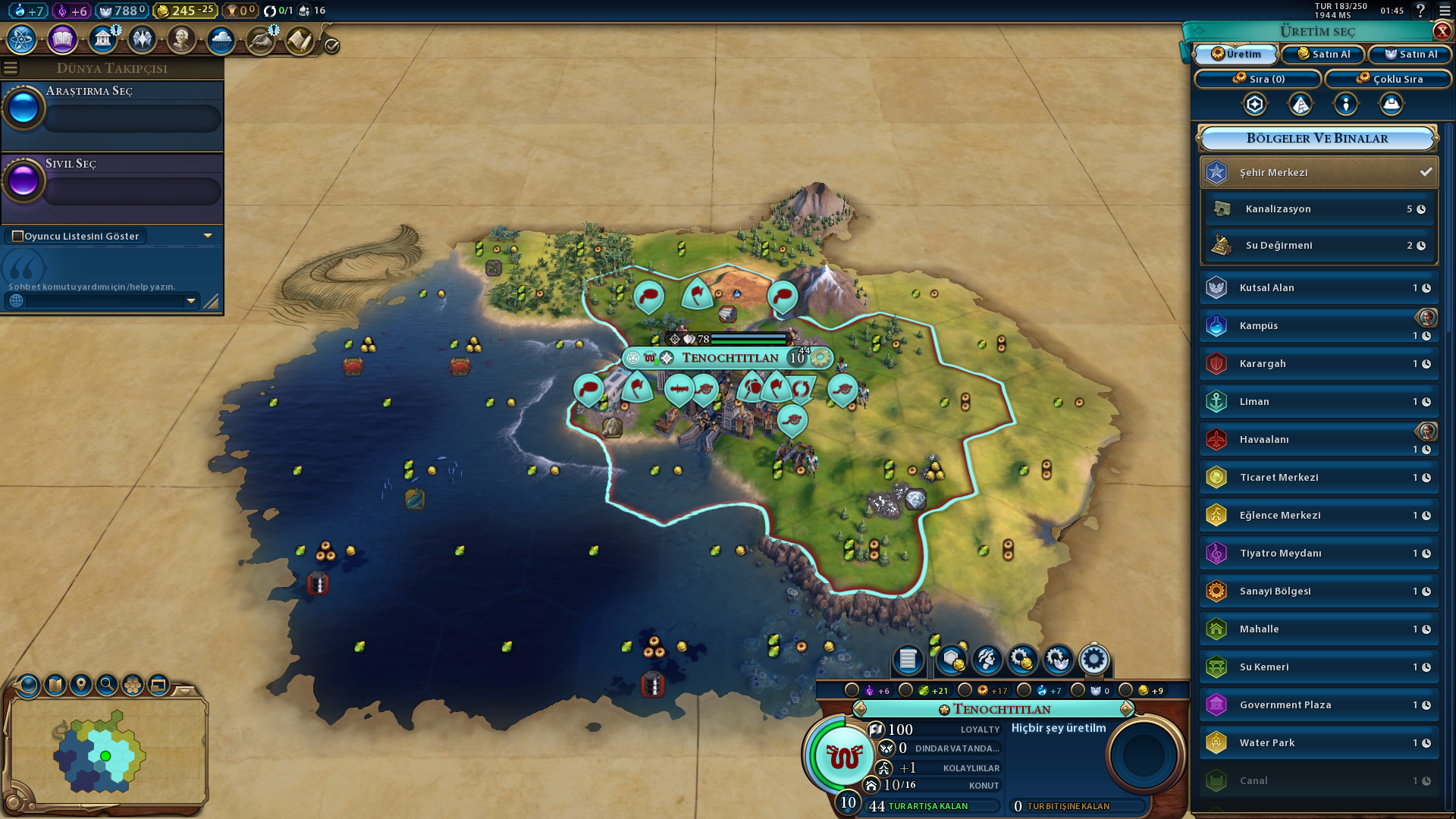Screen dimensions: 1456x819
Task: Open the Çoklu Sıra multi-queue tab
Action: (1389, 79)
